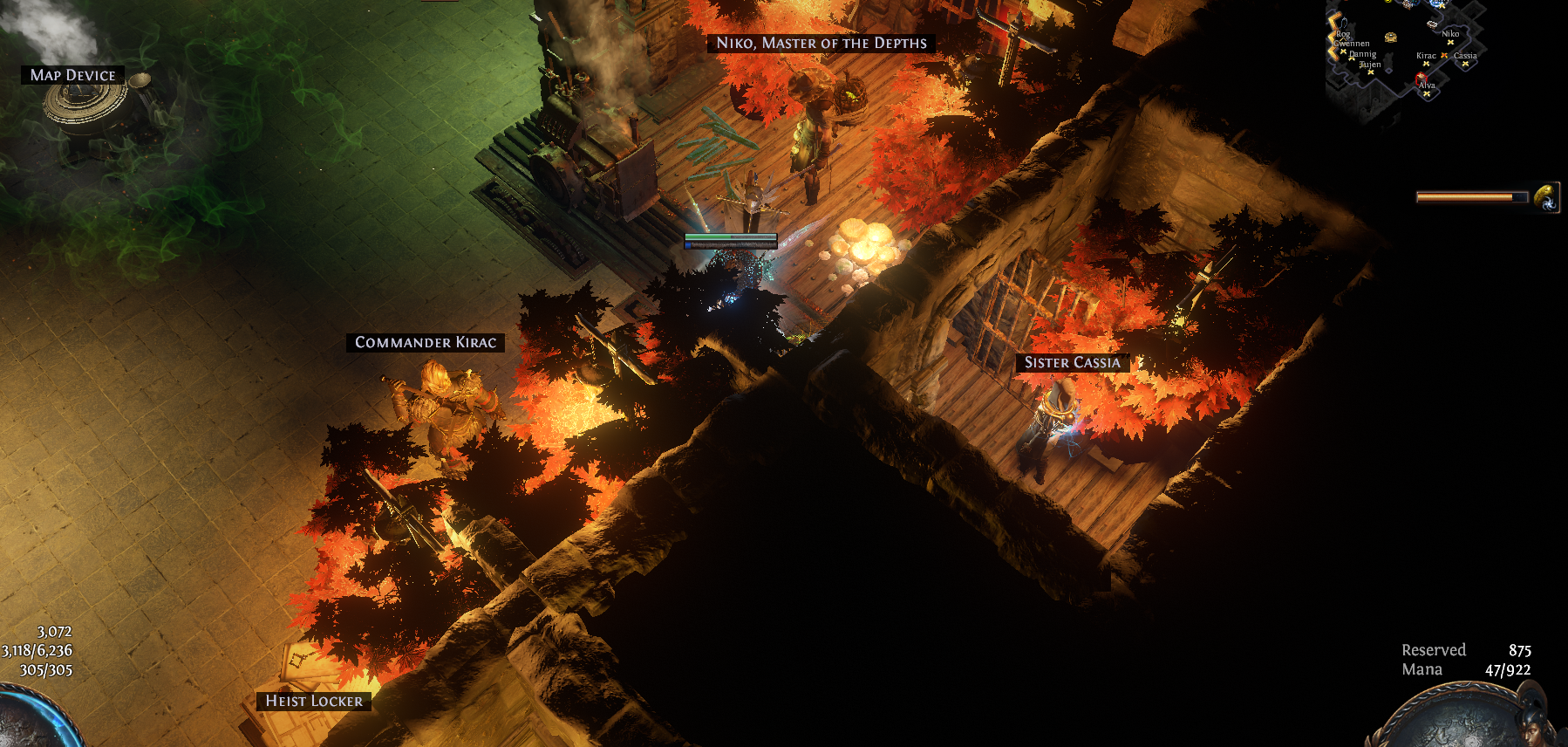Viewport: 1568px width, 747px height.
Task: Click the Map Device name label
Action: tap(72, 75)
